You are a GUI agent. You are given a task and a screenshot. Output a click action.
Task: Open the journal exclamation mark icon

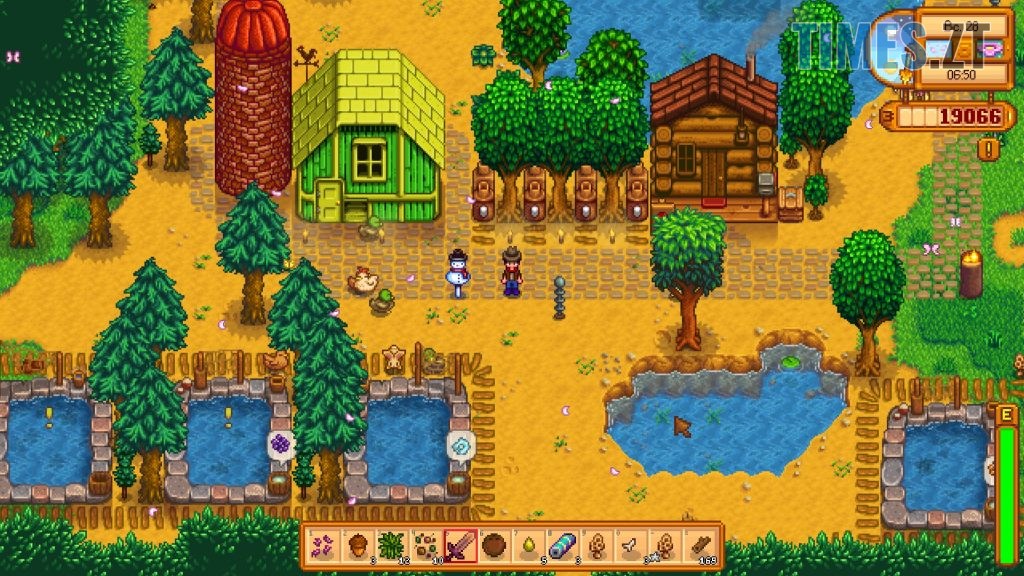pyautogui.click(x=989, y=149)
